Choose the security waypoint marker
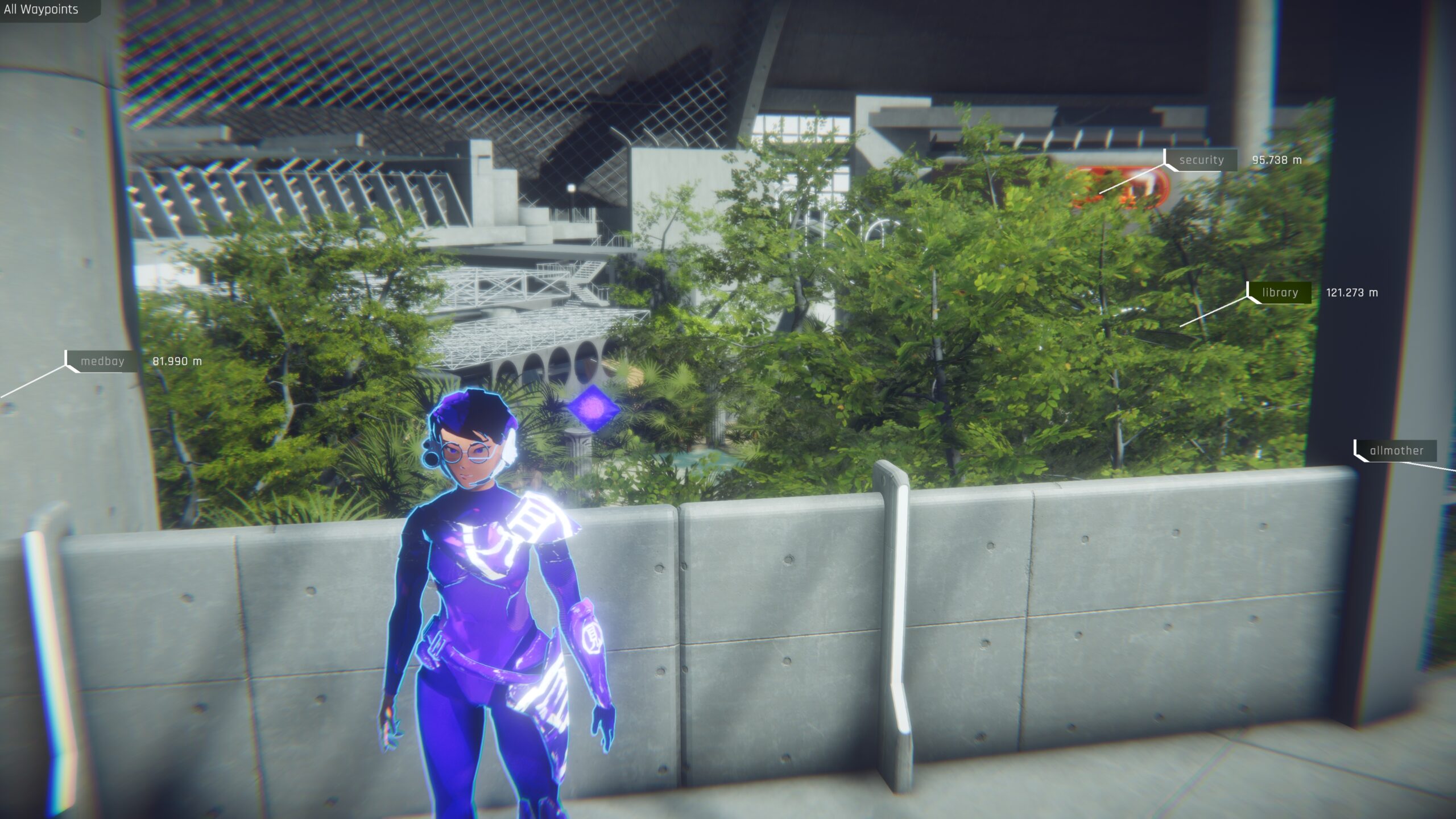1456x819 pixels. (1201, 160)
